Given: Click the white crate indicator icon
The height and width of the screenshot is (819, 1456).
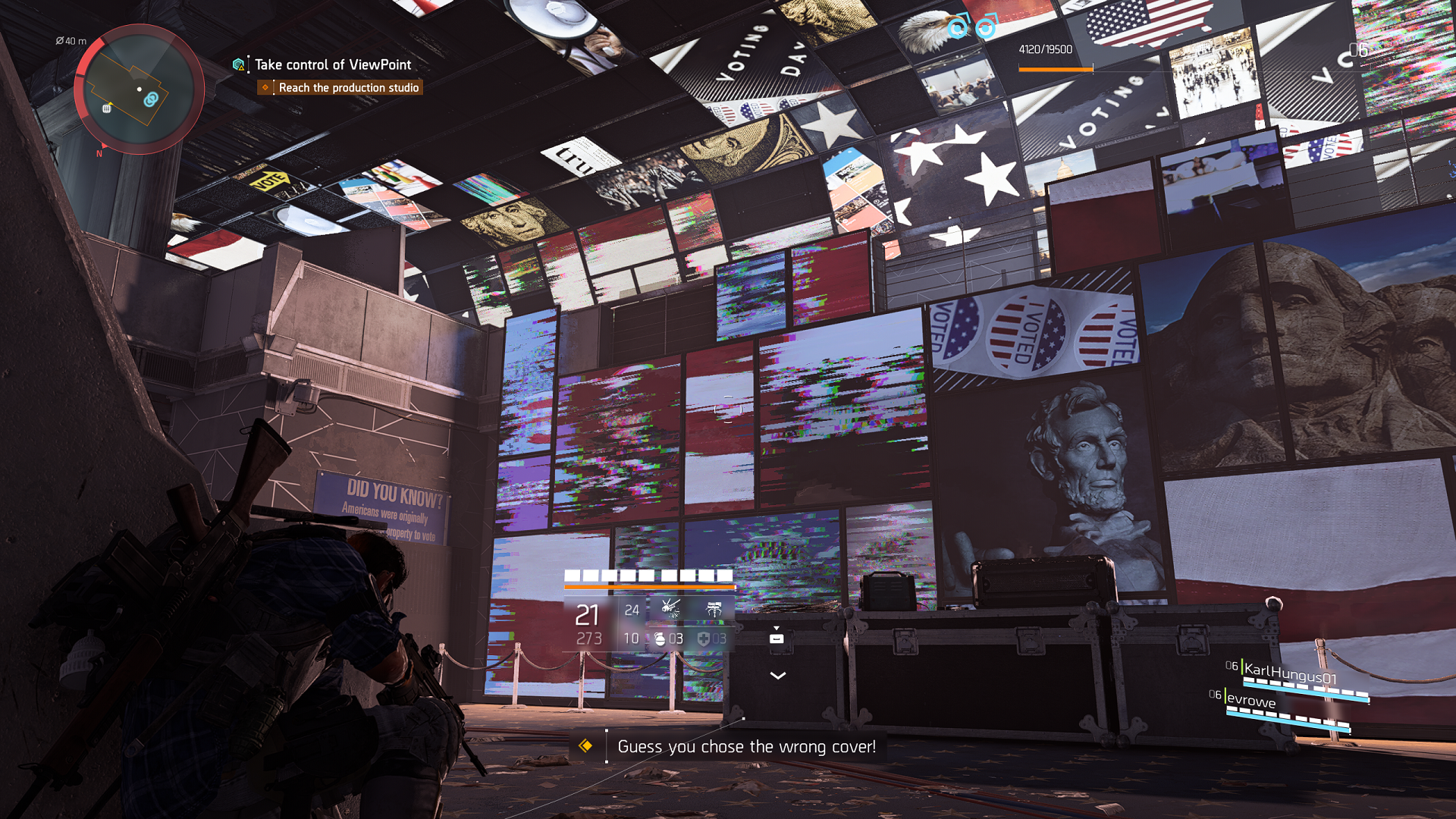Looking at the screenshot, I should tap(777, 639).
